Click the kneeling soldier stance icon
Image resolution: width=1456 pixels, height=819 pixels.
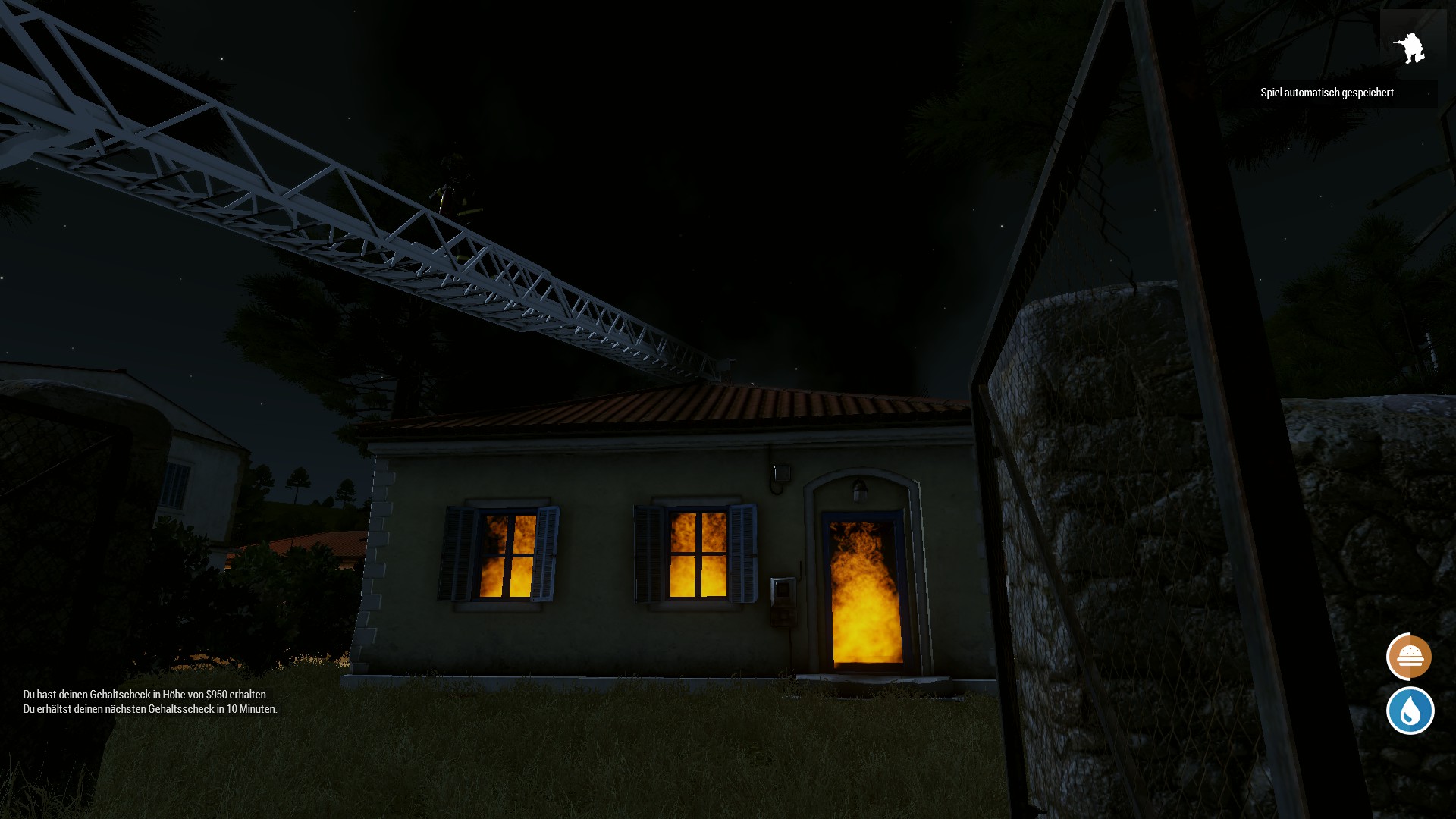click(x=1409, y=48)
